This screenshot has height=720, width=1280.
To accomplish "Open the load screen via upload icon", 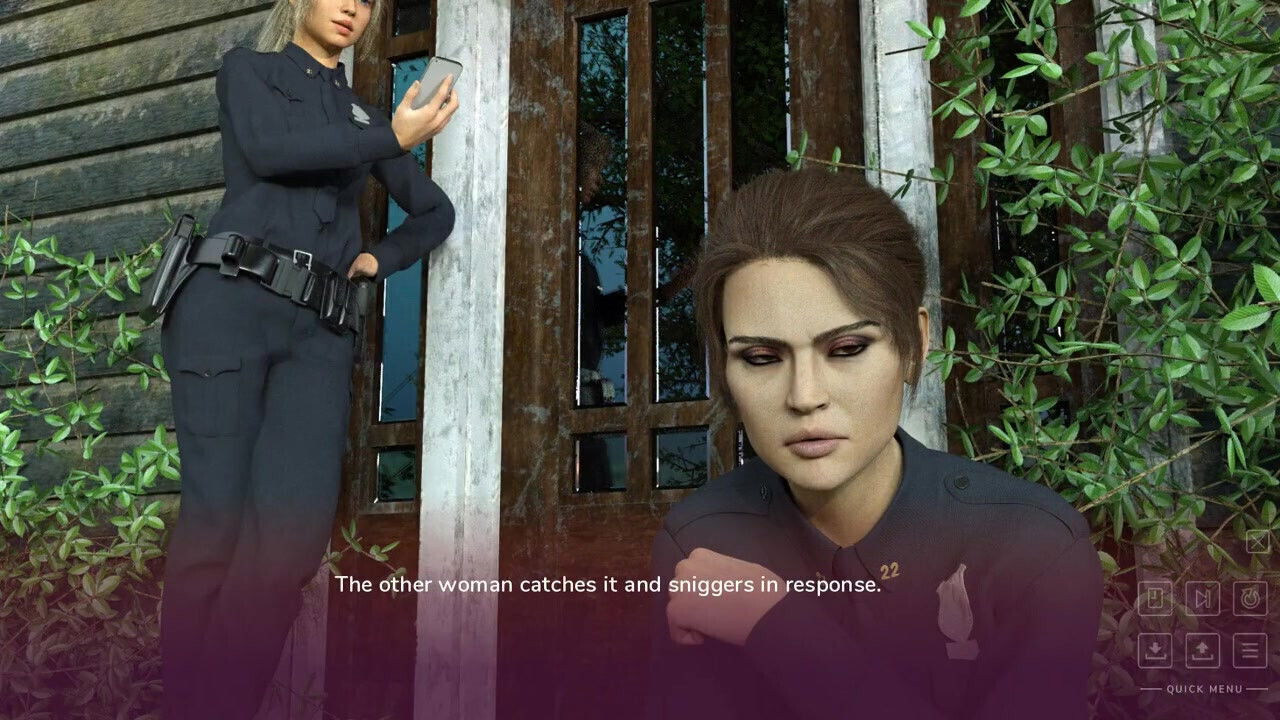I will [x=1201, y=648].
